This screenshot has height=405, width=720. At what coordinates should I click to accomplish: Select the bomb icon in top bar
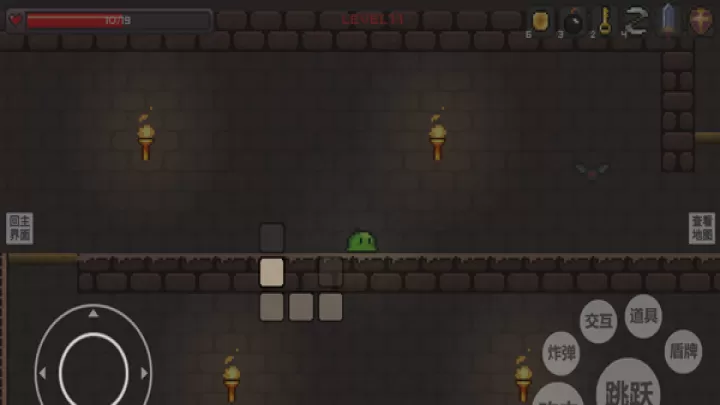574,20
